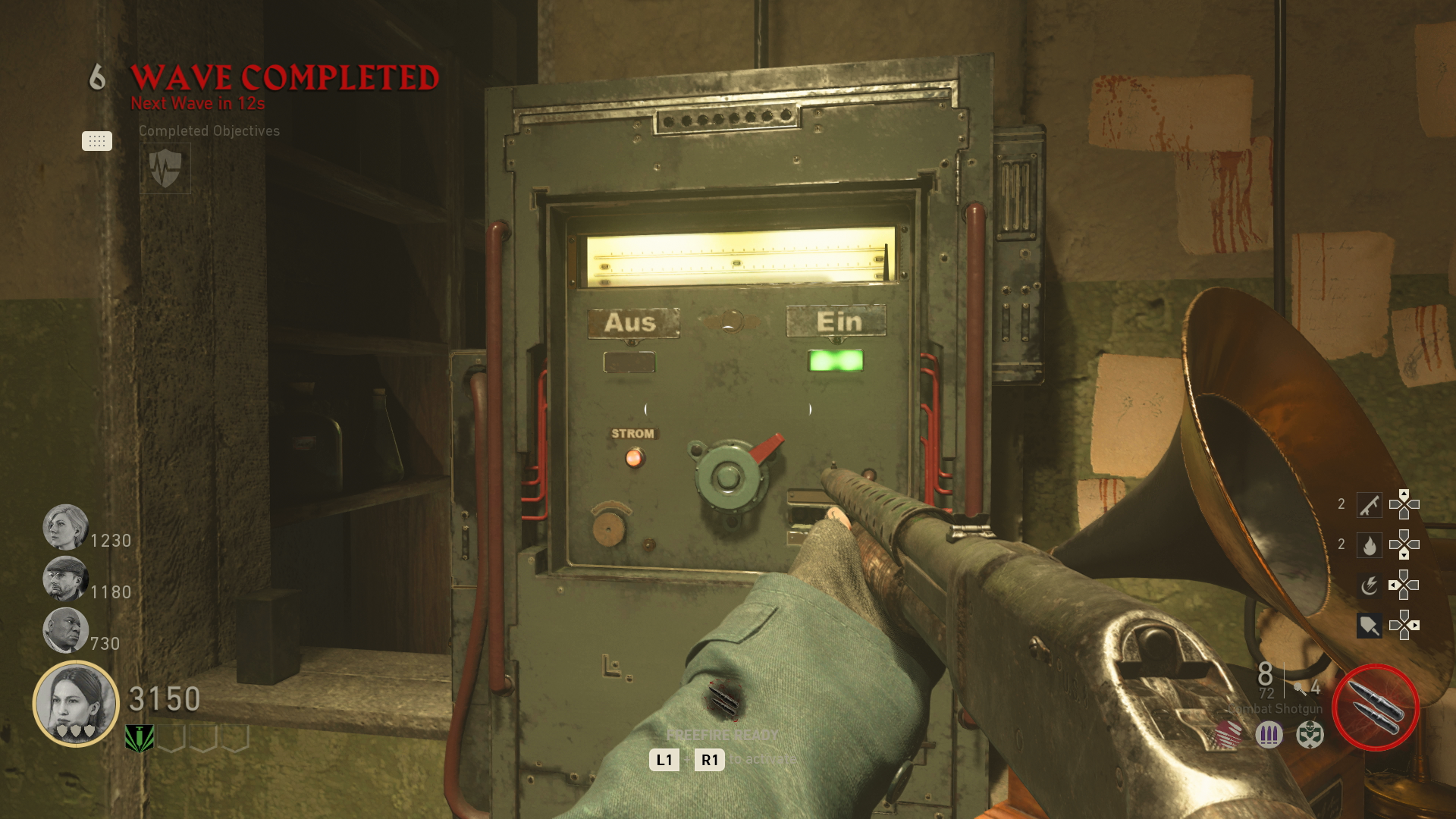The height and width of the screenshot is (819, 1456).
Task: Click the Completed Objectives shield icon
Action: coord(164,168)
